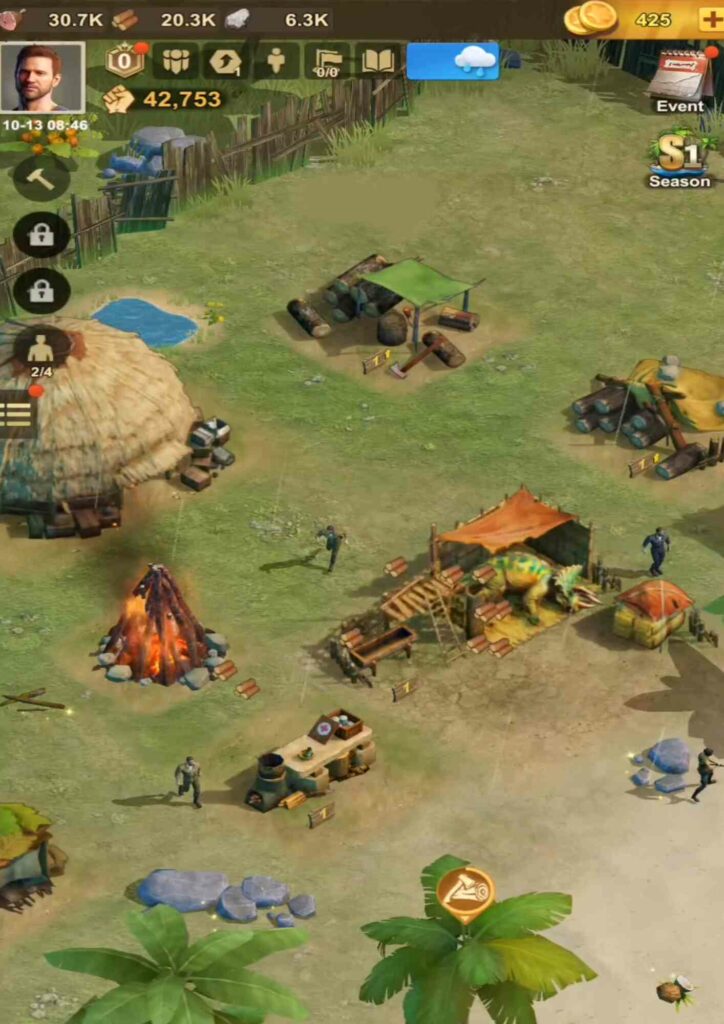The height and width of the screenshot is (1024, 724).
Task: Expand the list menu tab with red dot
Action: pyautogui.click(x=17, y=413)
